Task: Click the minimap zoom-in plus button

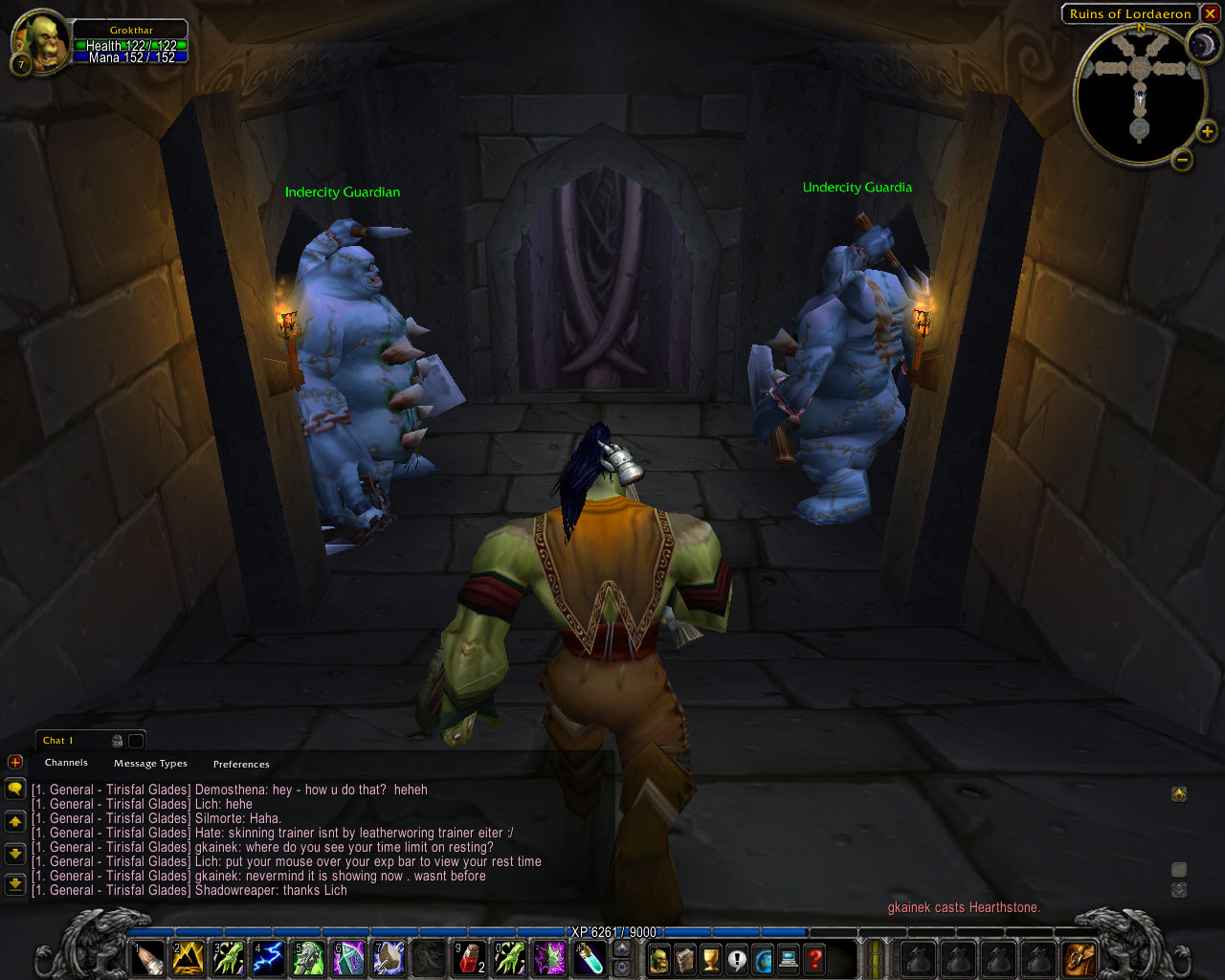Action: 1207,132
